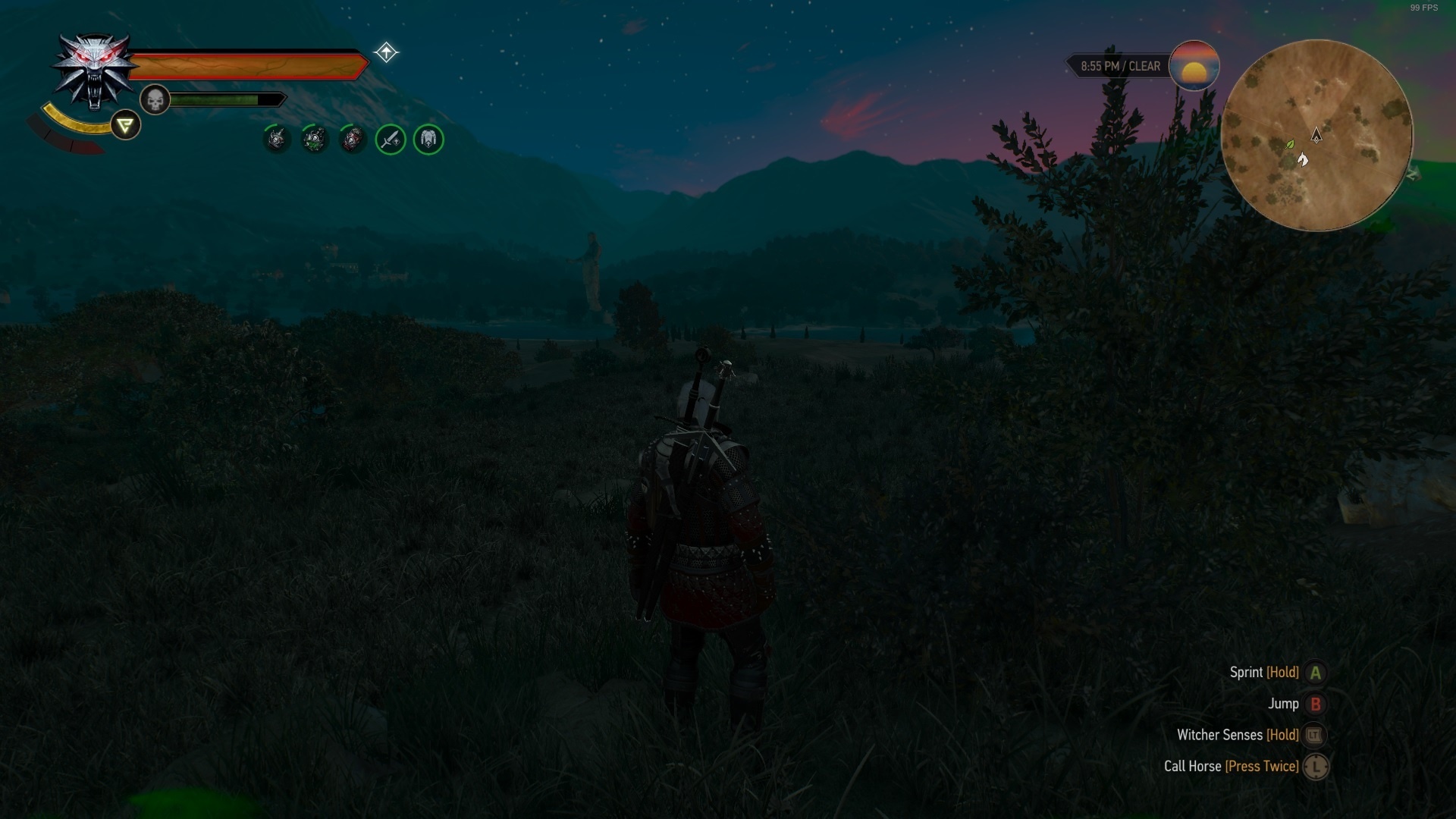Click the green decoction buff icon

[314, 140]
